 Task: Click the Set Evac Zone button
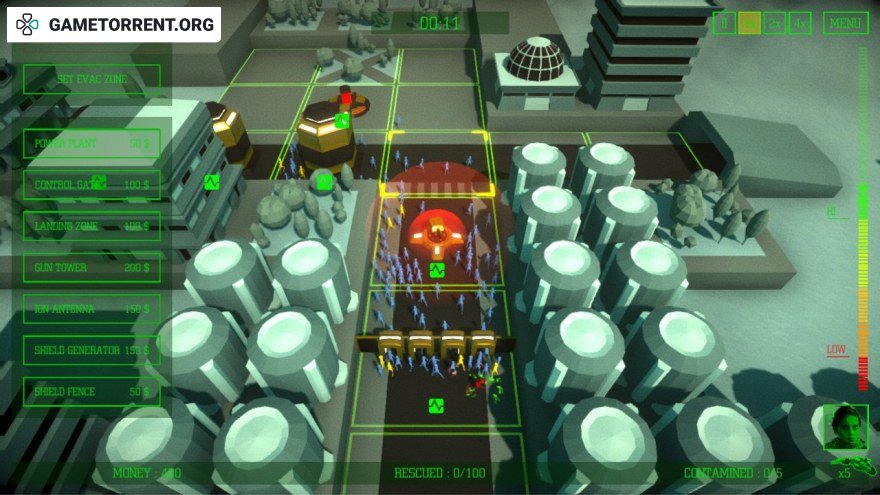coord(91,79)
